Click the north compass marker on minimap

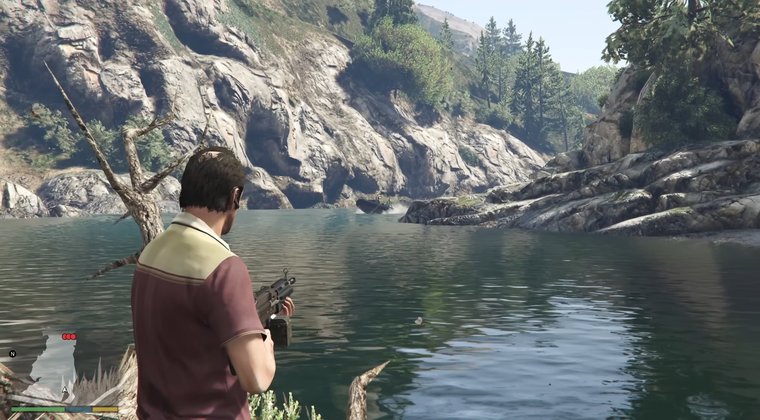click(x=12, y=353)
